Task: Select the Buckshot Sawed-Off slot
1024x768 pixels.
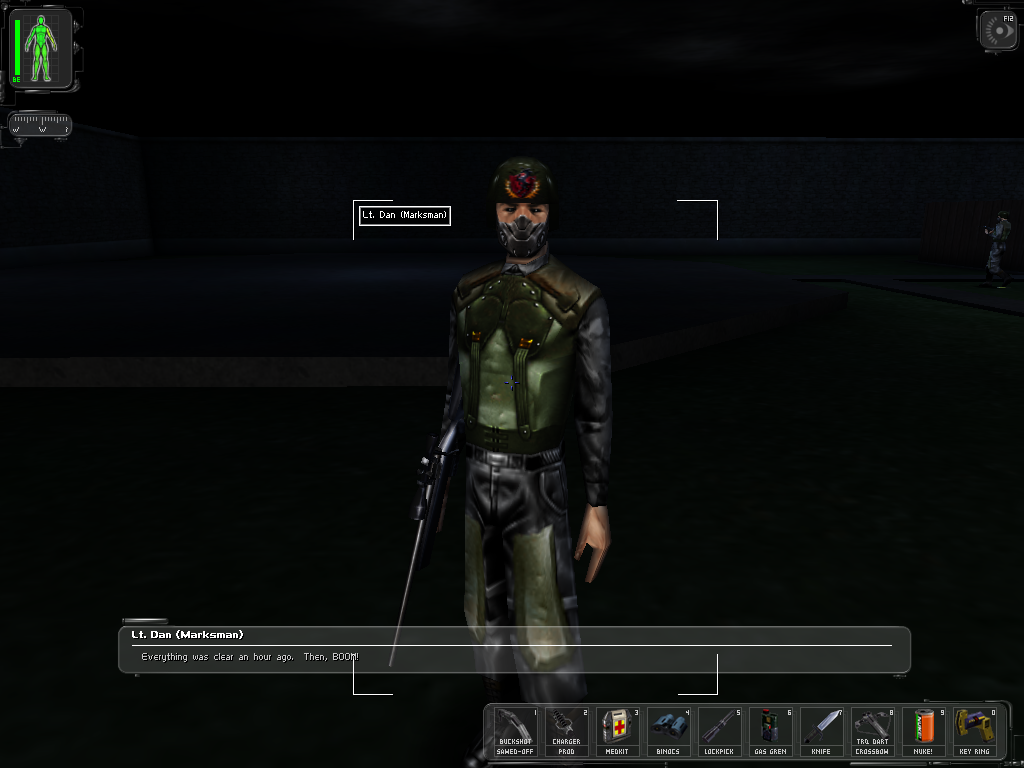Action: pyautogui.click(x=515, y=731)
